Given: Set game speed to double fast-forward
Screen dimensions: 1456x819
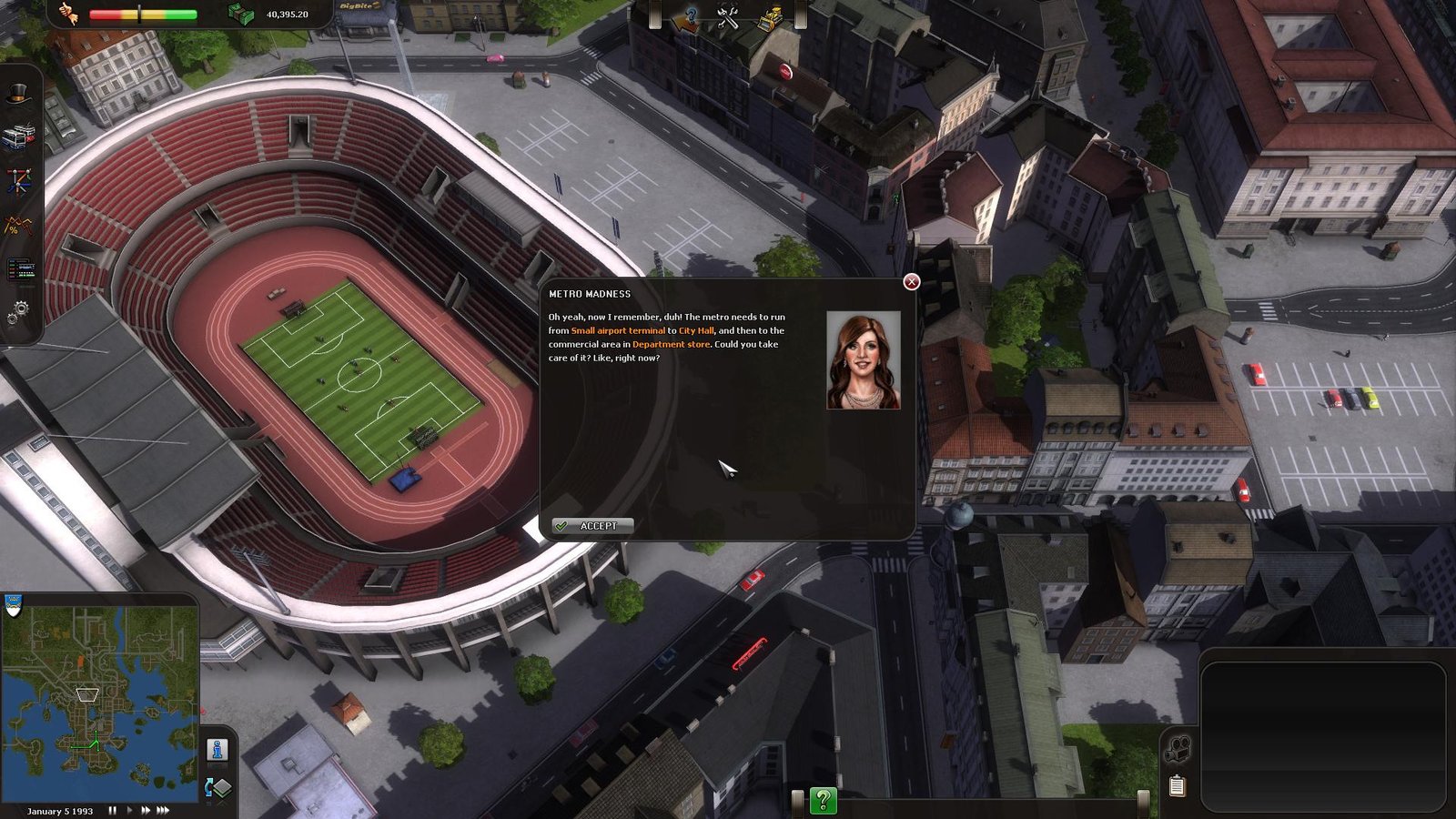Looking at the screenshot, I should pyautogui.click(x=145, y=810).
